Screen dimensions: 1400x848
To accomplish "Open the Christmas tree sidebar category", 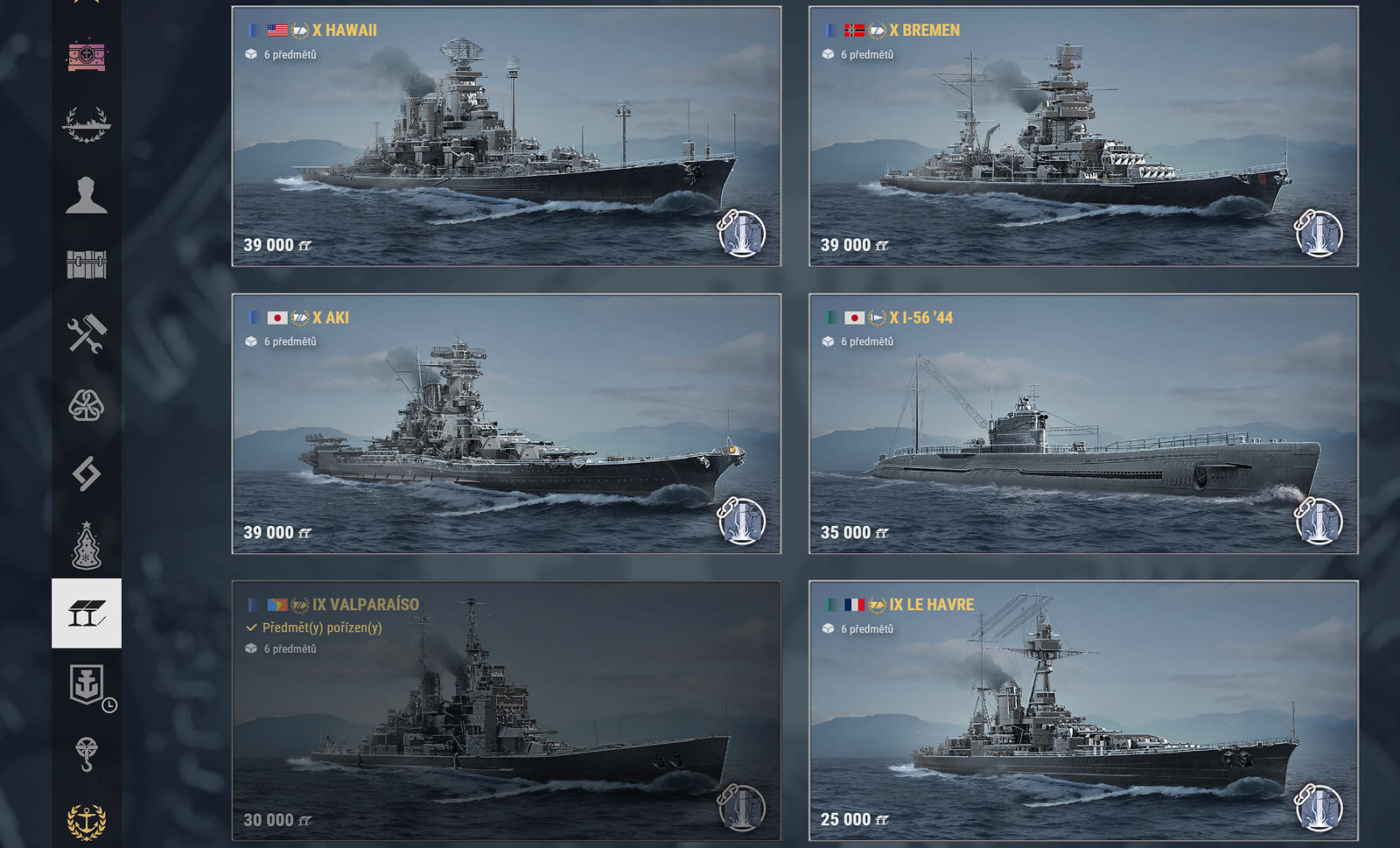I will (x=87, y=544).
